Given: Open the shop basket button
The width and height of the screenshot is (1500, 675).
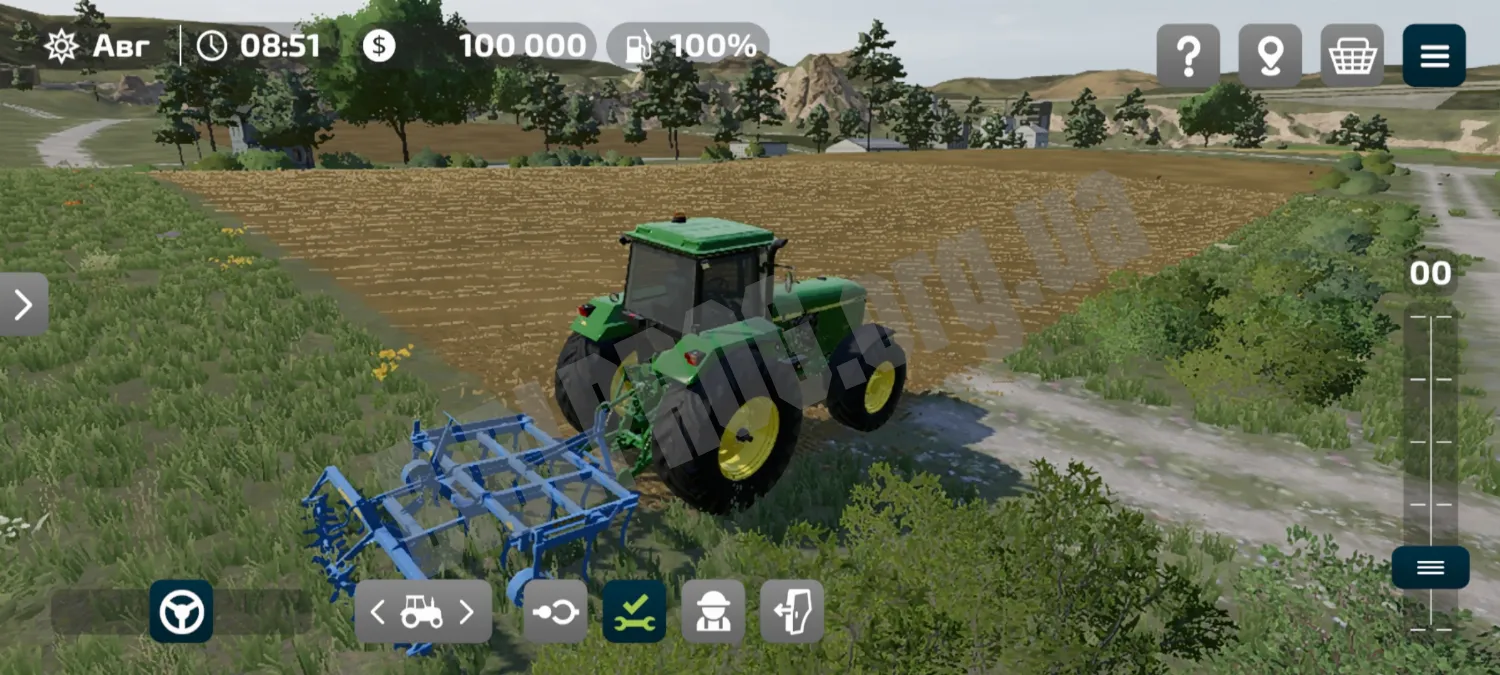Looking at the screenshot, I should tap(1352, 56).
